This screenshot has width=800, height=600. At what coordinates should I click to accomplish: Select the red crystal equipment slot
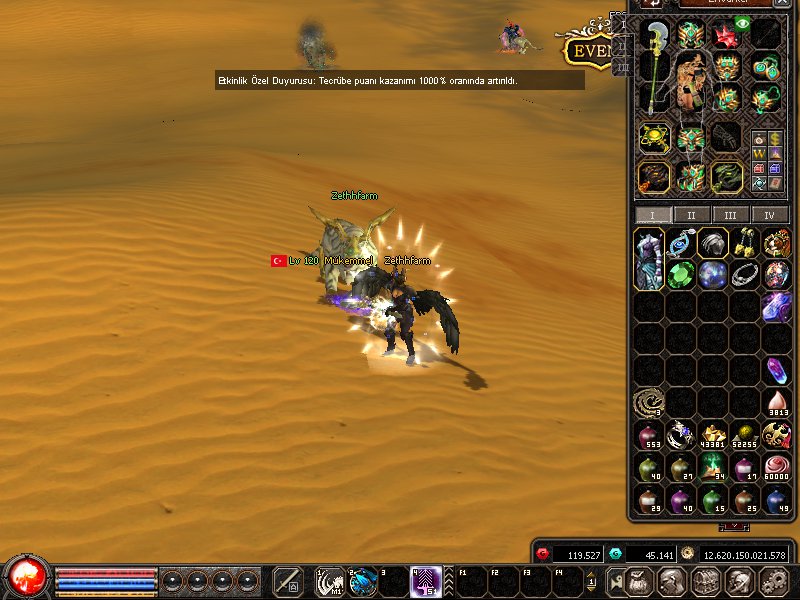[x=725, y=36]
